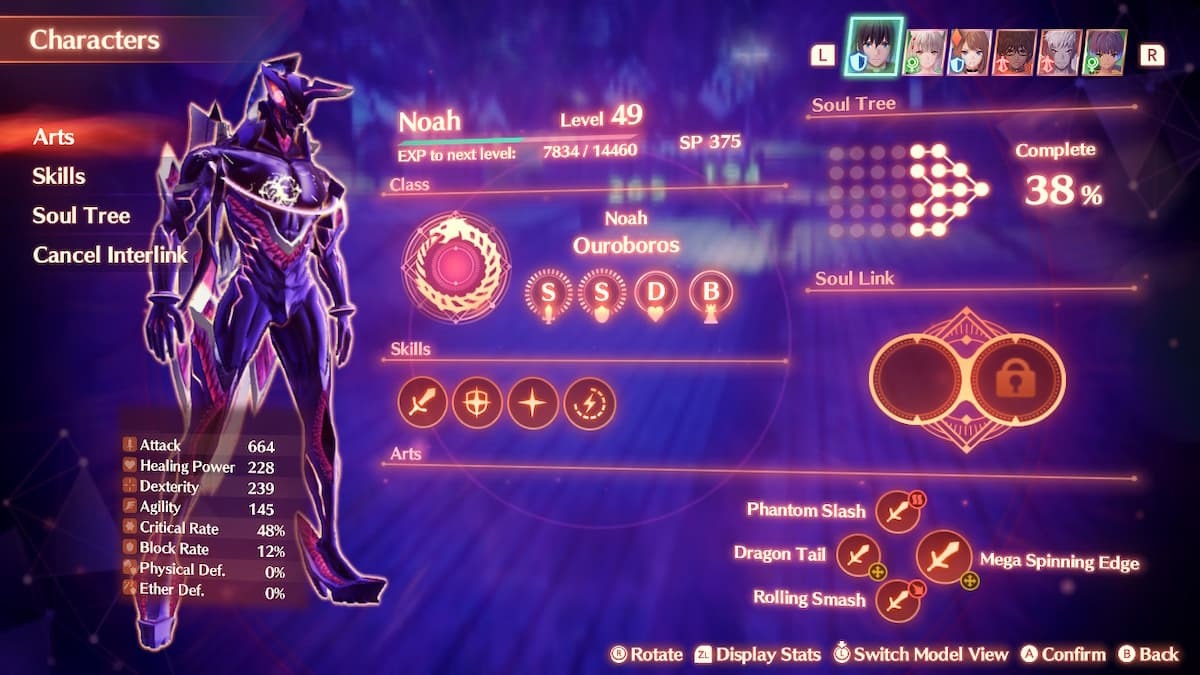Image resolution: width=1200 pixels, height=675 pixels.
Task: Click the Ouroboros class emblem
Action: pyautogui.click(x=455, y=267)
